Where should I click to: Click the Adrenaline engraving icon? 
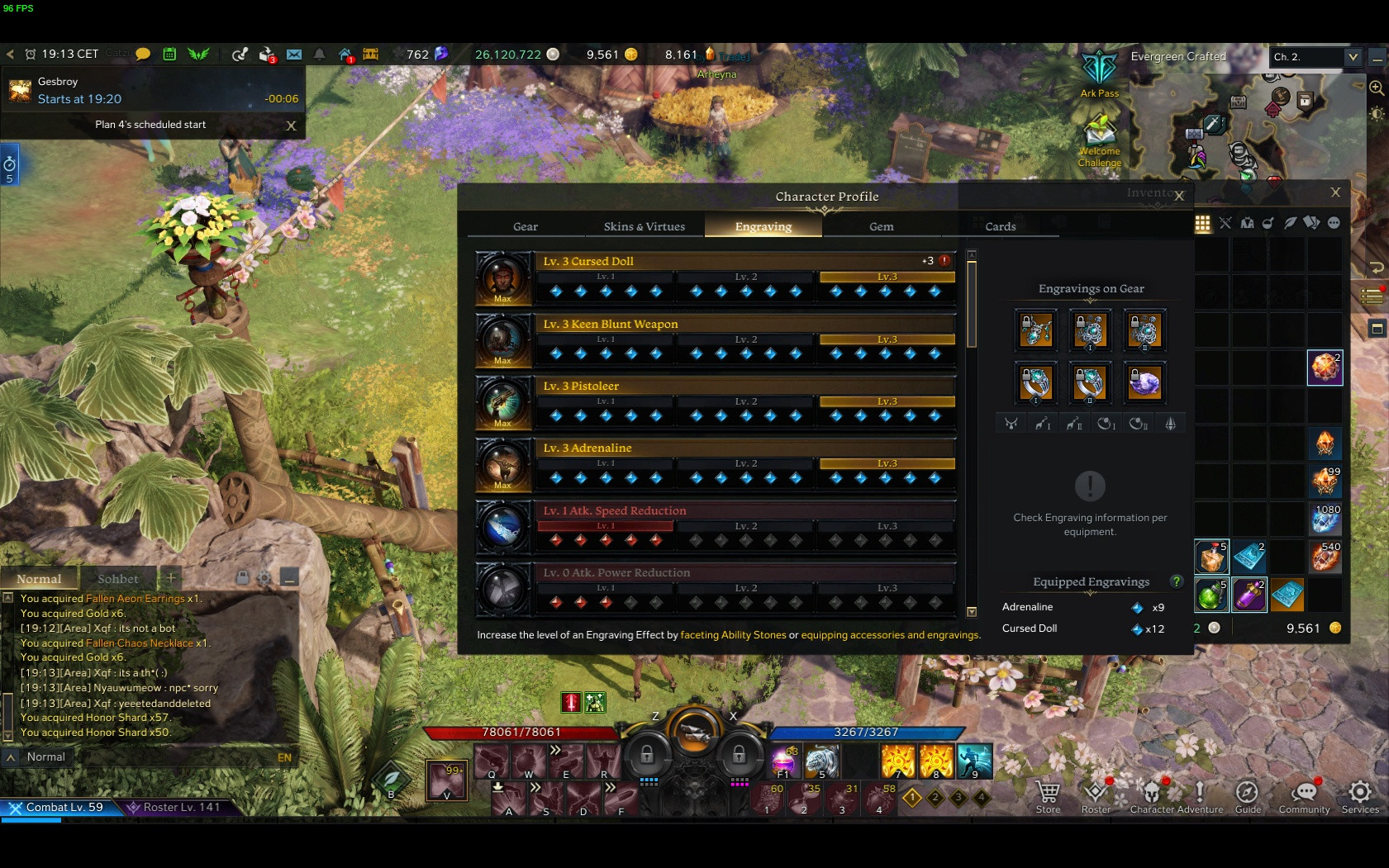point(502,464)
